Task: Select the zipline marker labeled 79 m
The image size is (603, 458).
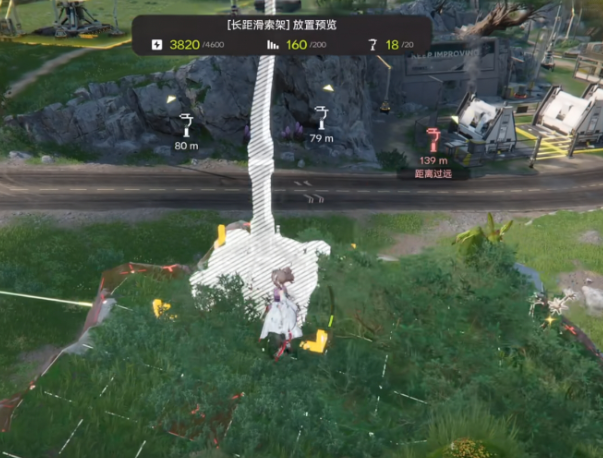Action: point(321,116)
